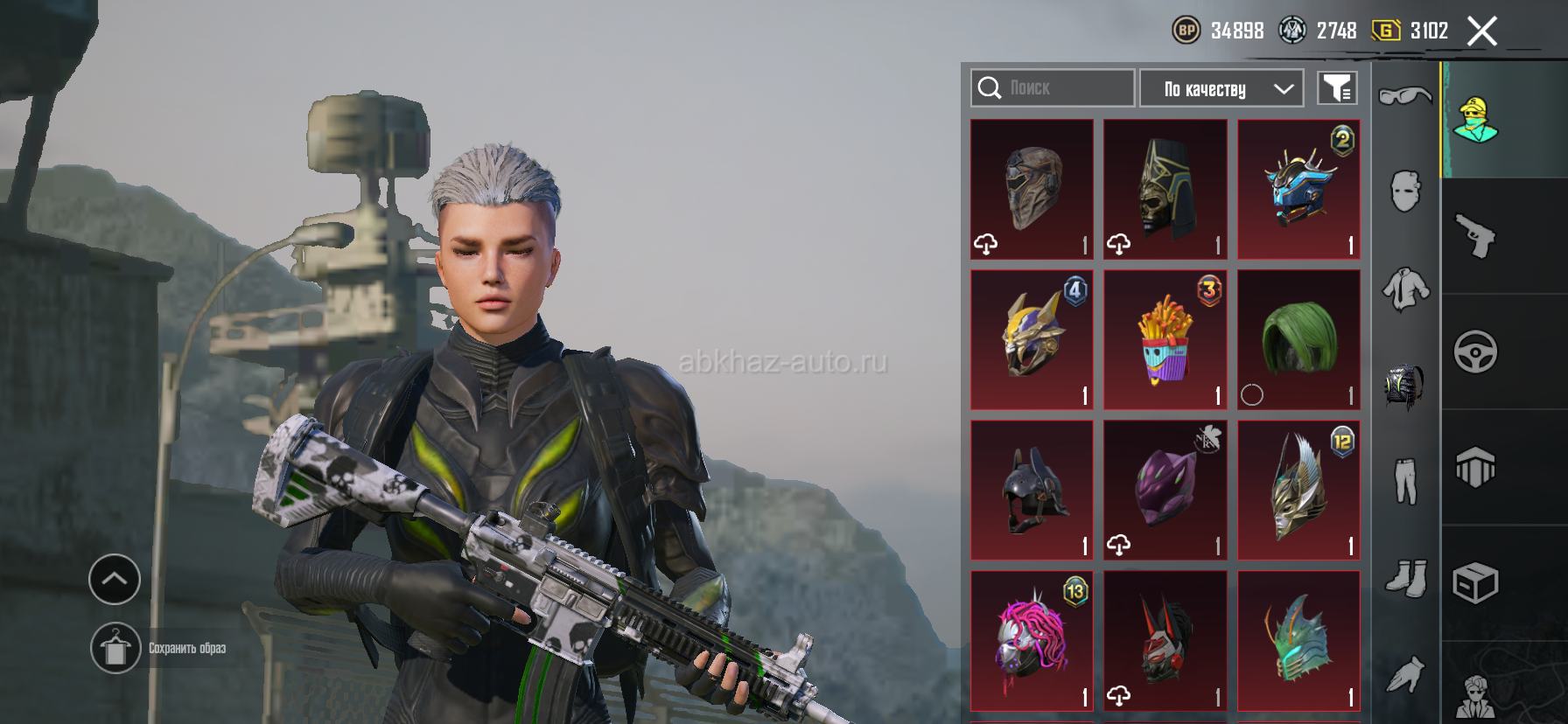Switch to the weapon skins tab

pos(1476,236)
